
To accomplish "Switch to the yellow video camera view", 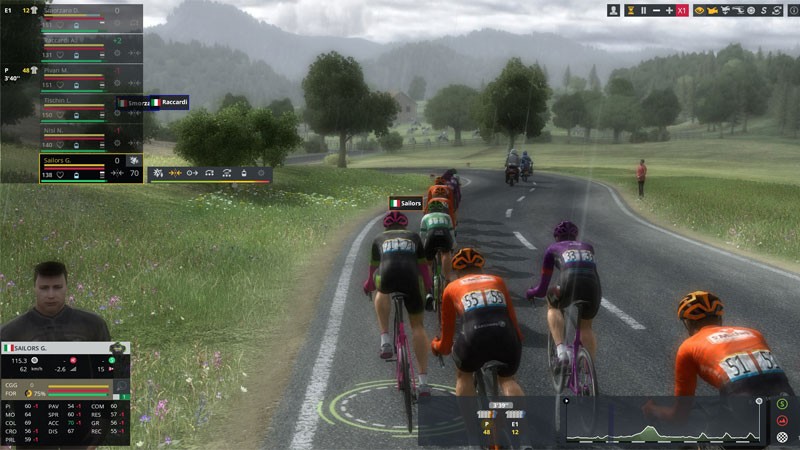I will coord(713,10).
